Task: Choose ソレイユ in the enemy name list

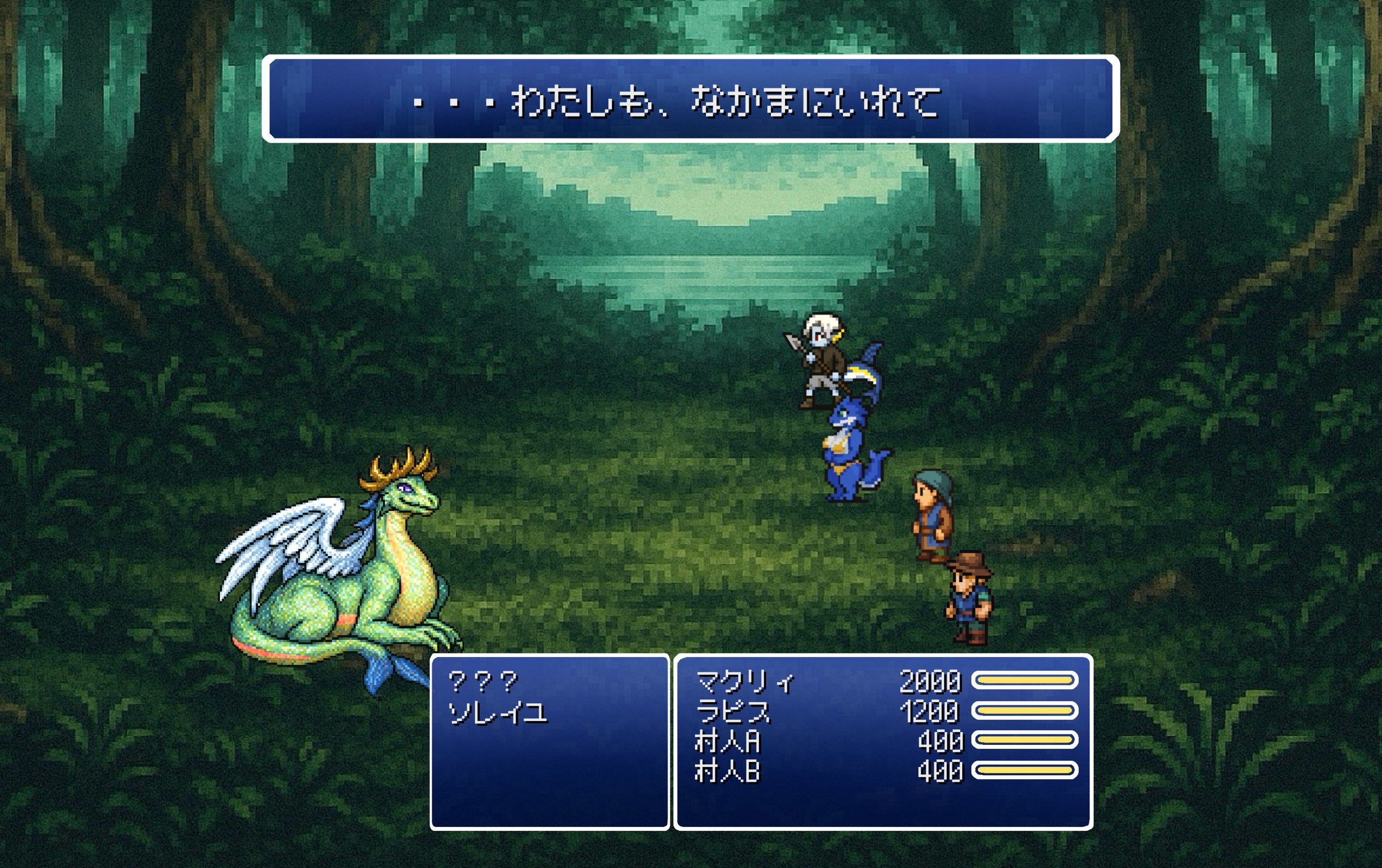Action: [x=497, y=713]
